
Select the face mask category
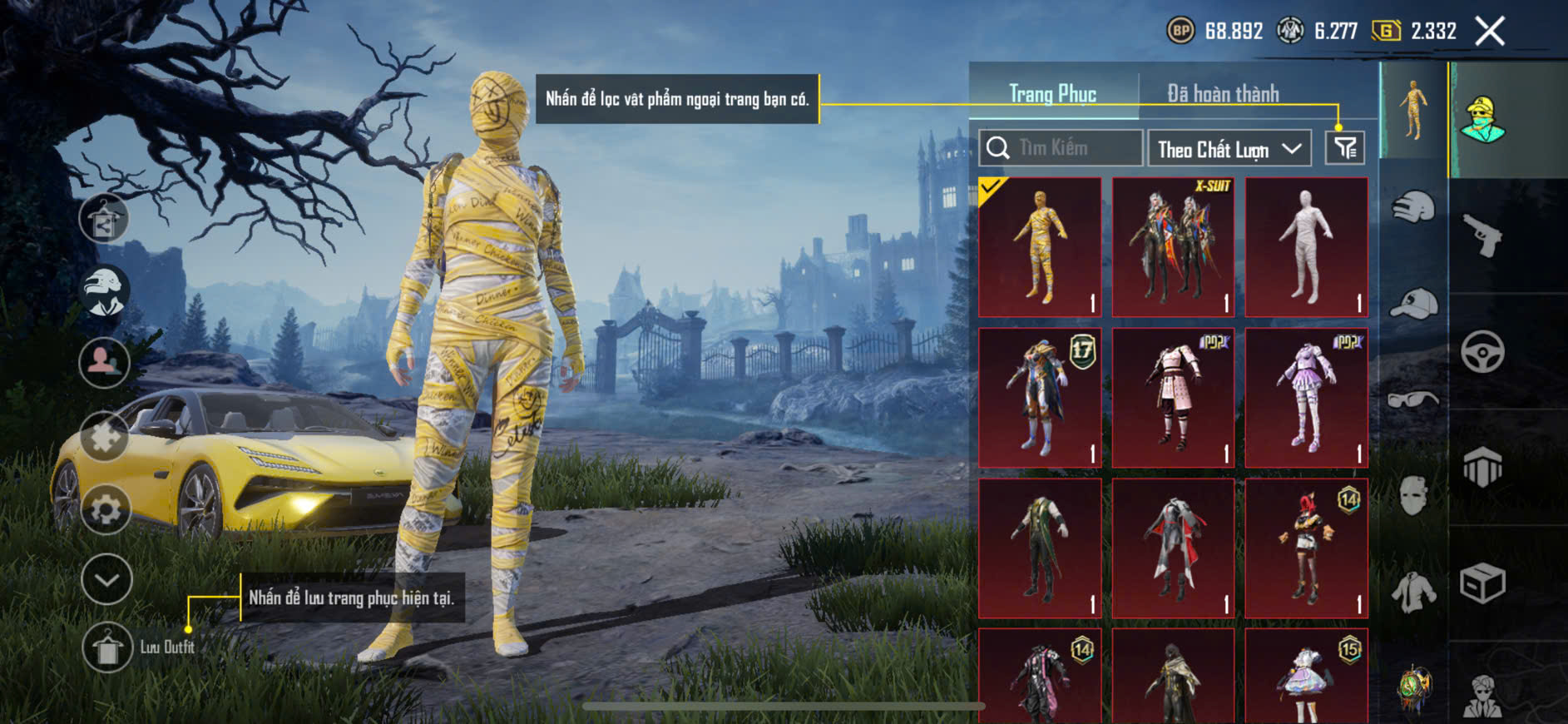pyautogui.click(x=1412, y=496)
